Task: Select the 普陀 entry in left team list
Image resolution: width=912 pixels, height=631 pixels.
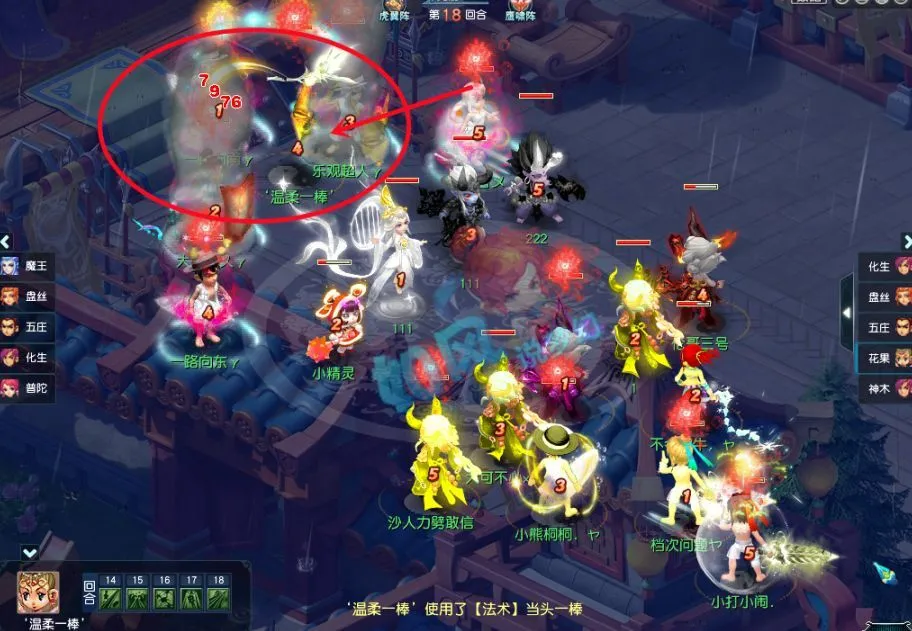Action: 26,387
